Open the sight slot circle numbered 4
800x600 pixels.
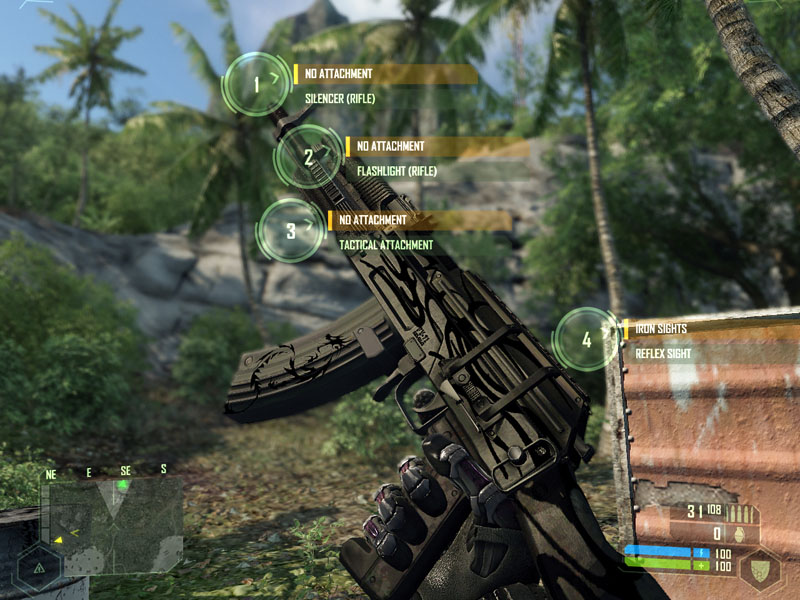(587, 340)
